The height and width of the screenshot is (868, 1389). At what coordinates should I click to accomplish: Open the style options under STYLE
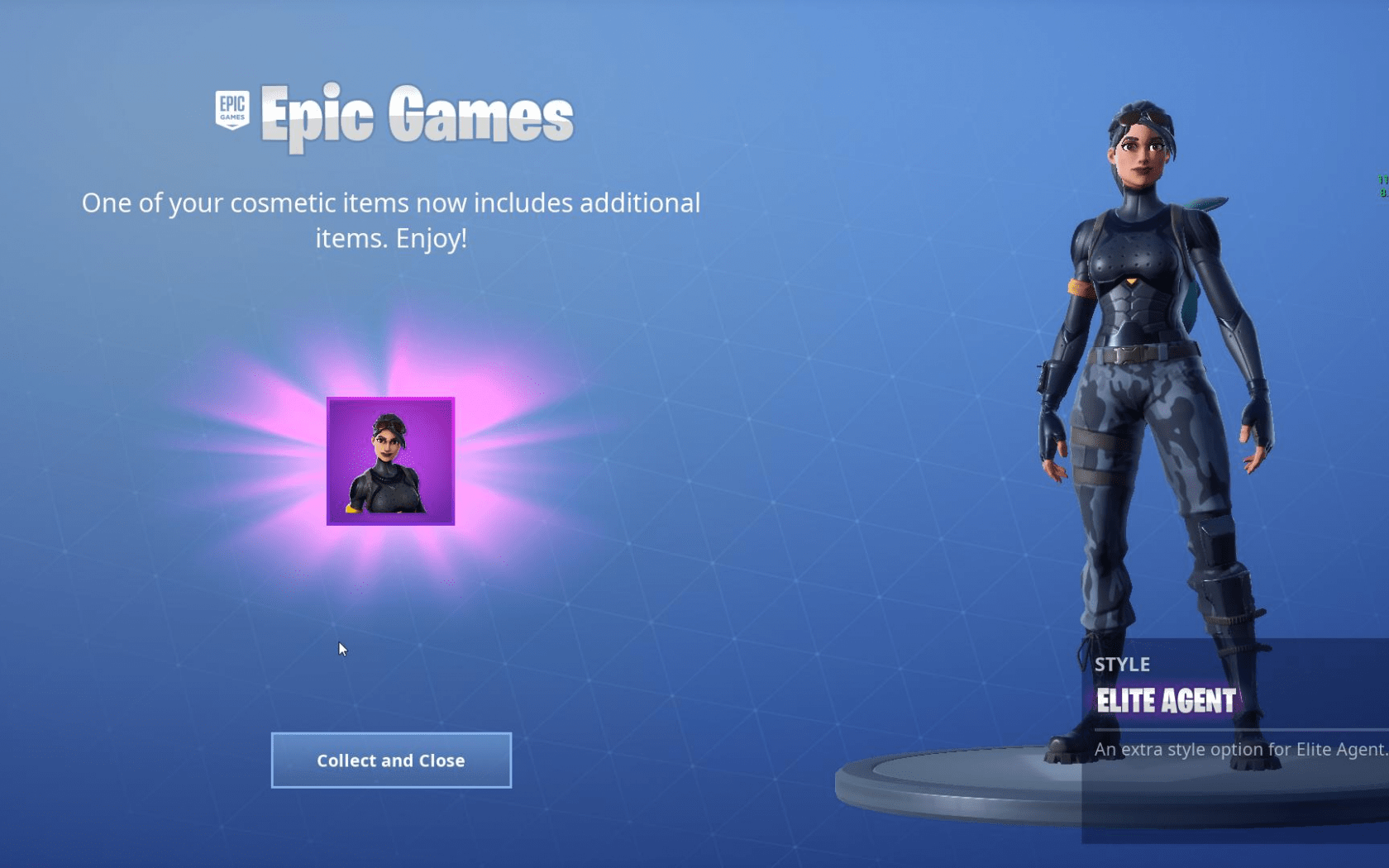coord(1121,665)
